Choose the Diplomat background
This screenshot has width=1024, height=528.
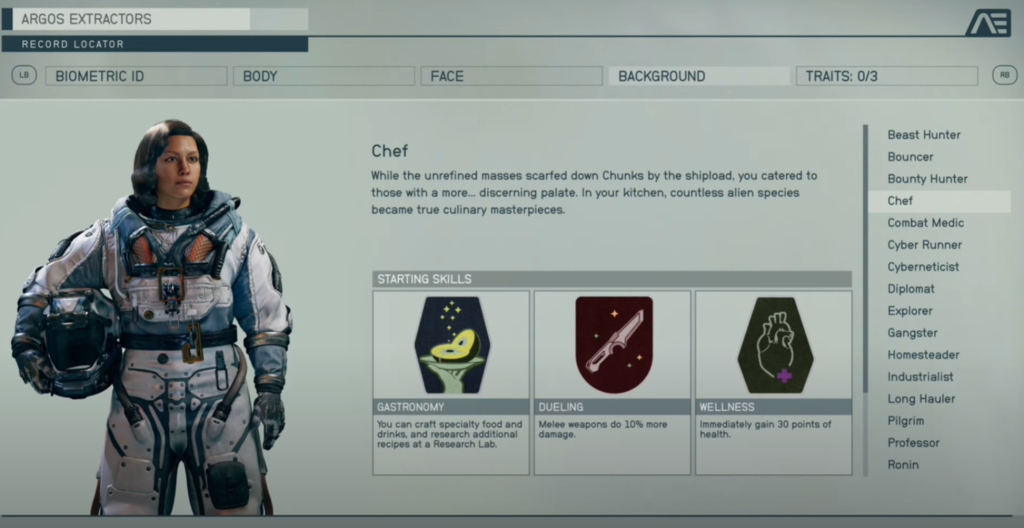[911, 289]
